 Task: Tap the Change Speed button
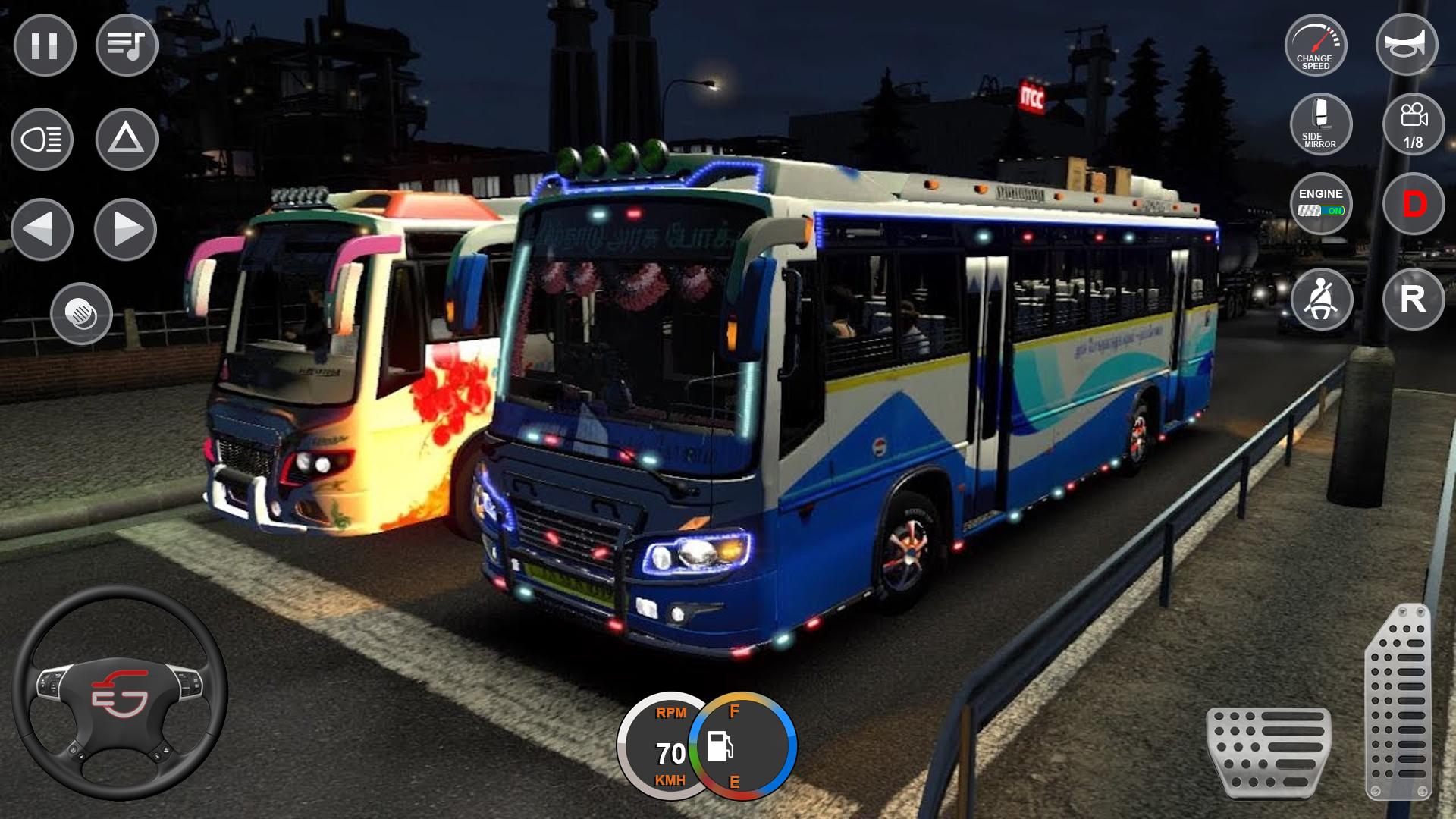(1316, 45)
